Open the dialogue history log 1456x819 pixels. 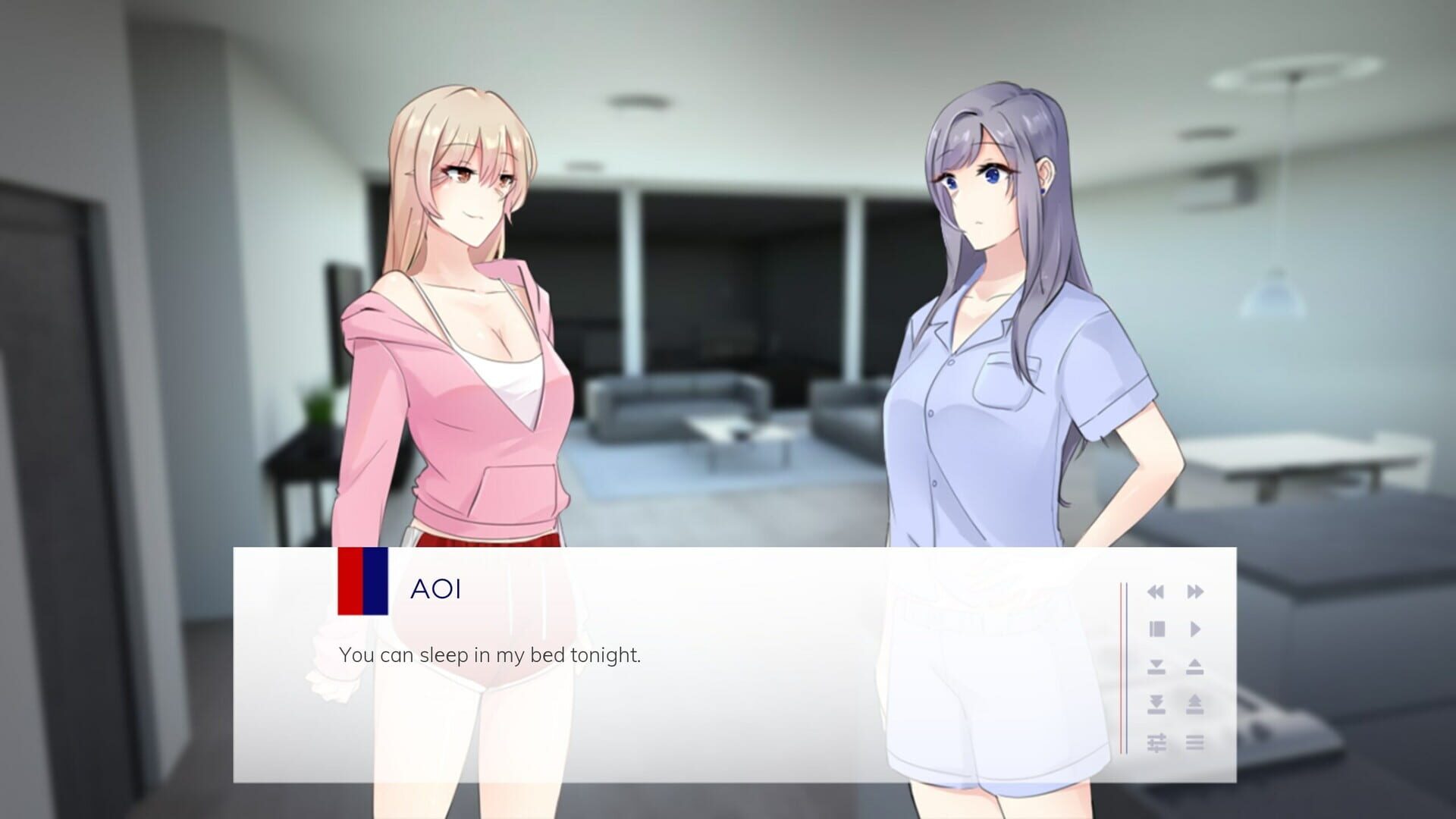(1156, 628)
